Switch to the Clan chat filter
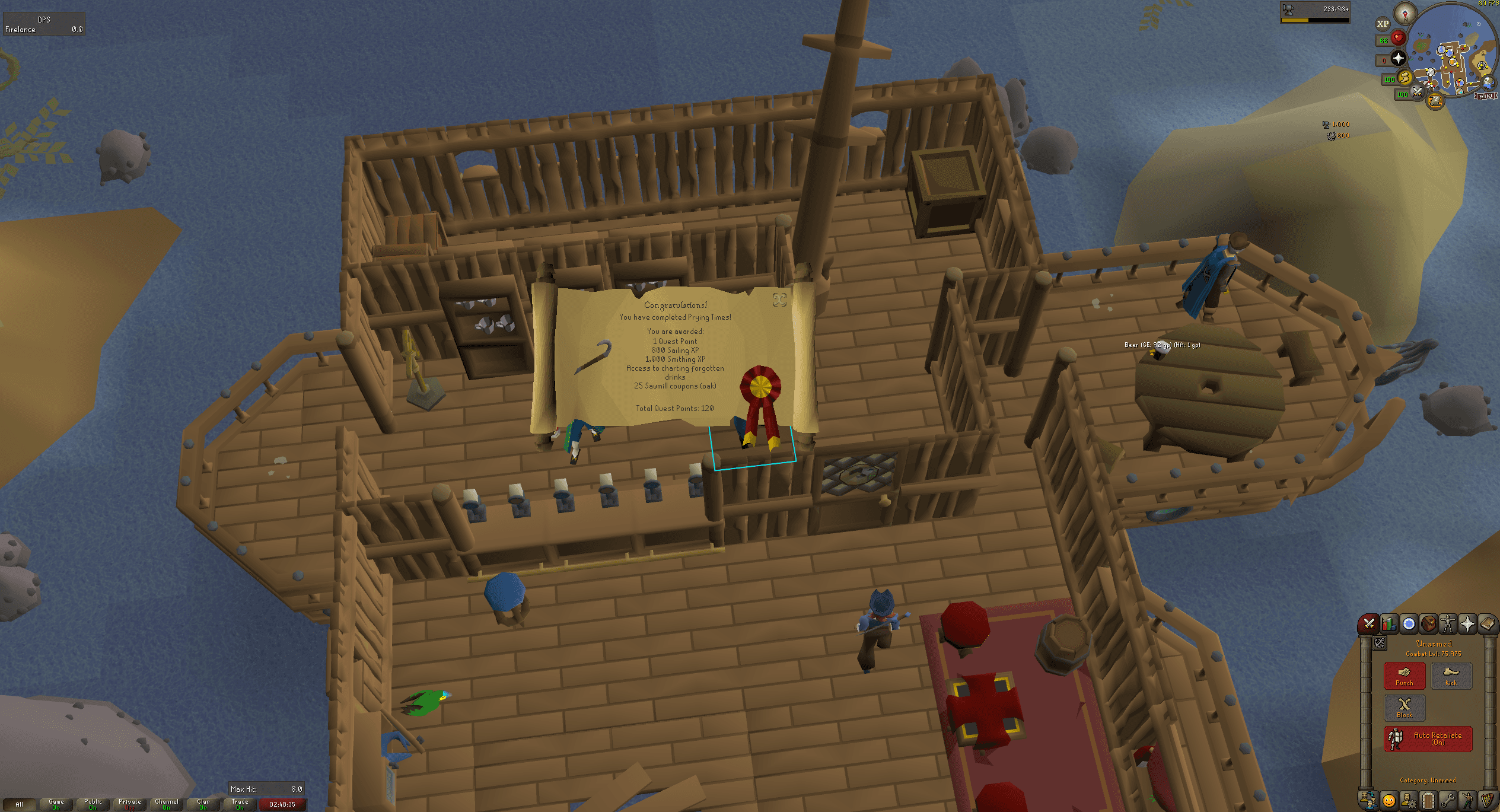1500x812 pixels. [x=203, y=805]
